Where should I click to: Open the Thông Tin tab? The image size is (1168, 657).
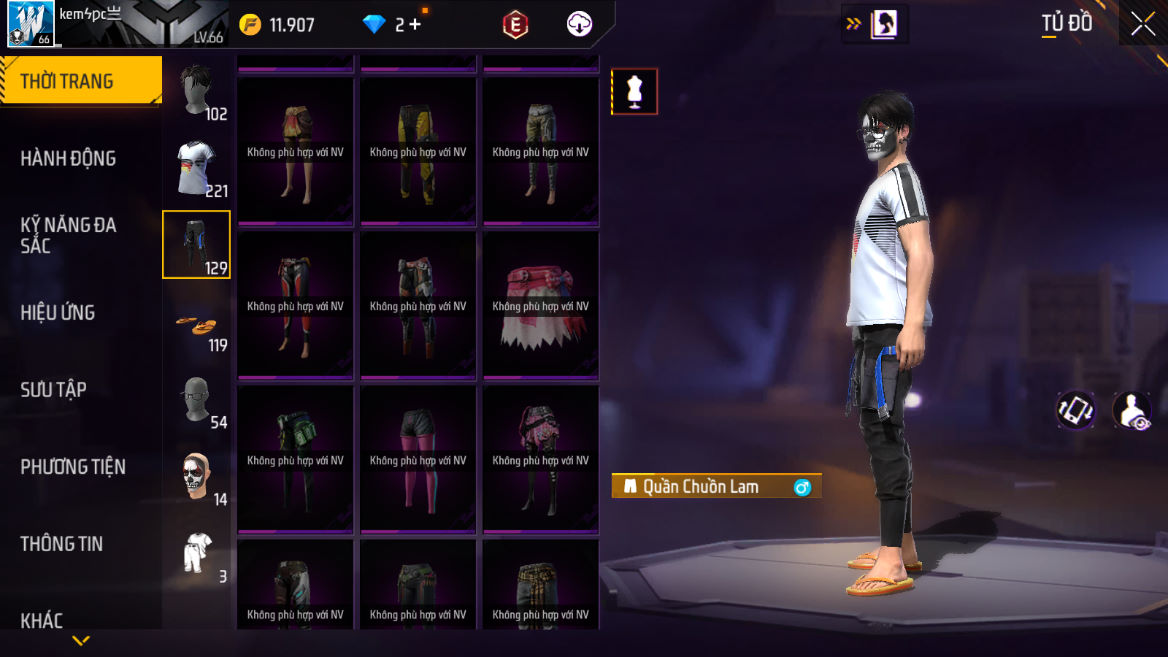click(x=62, y=543)
